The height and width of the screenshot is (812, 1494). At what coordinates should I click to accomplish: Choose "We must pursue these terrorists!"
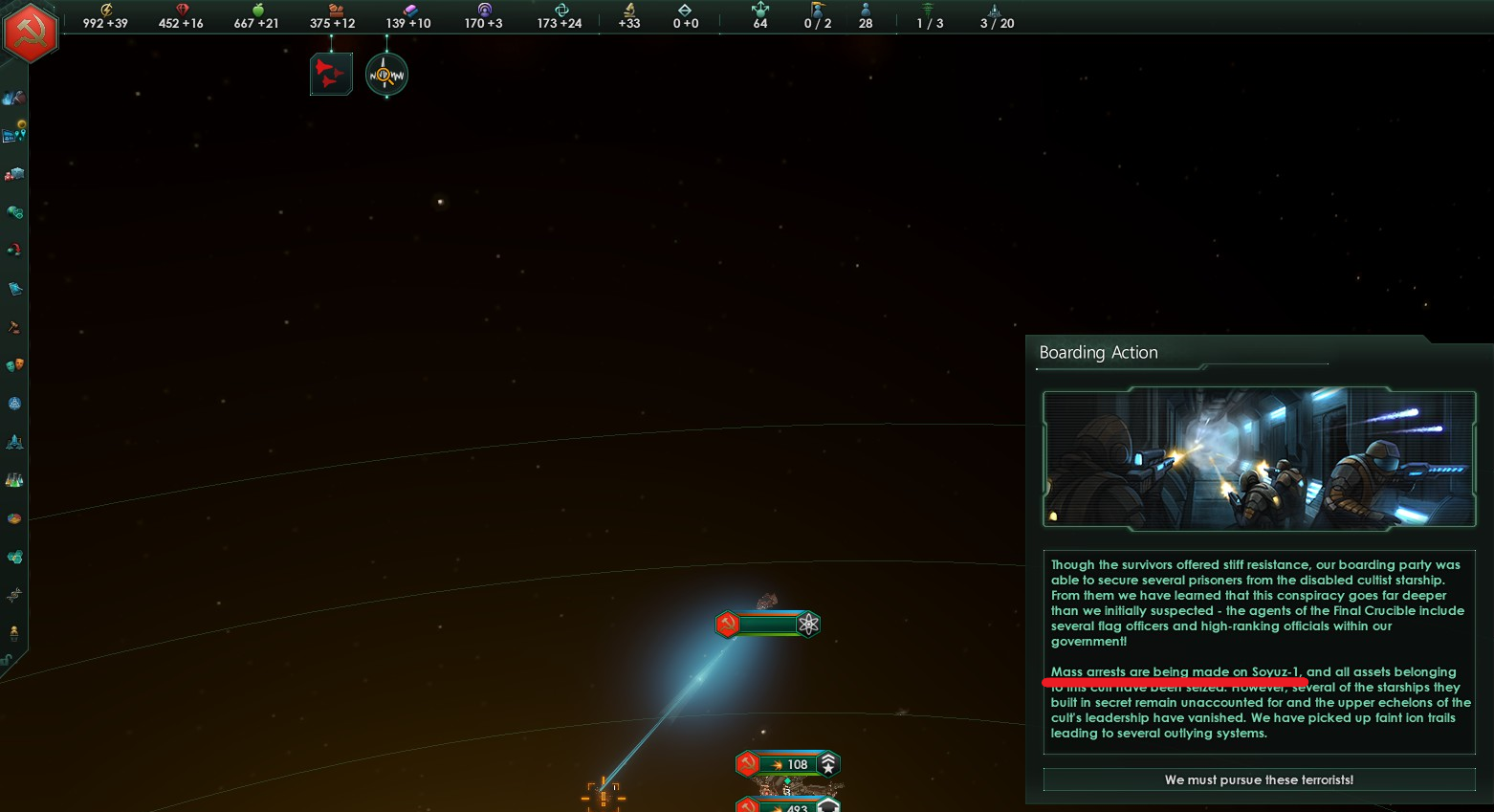click(1259, 779)
